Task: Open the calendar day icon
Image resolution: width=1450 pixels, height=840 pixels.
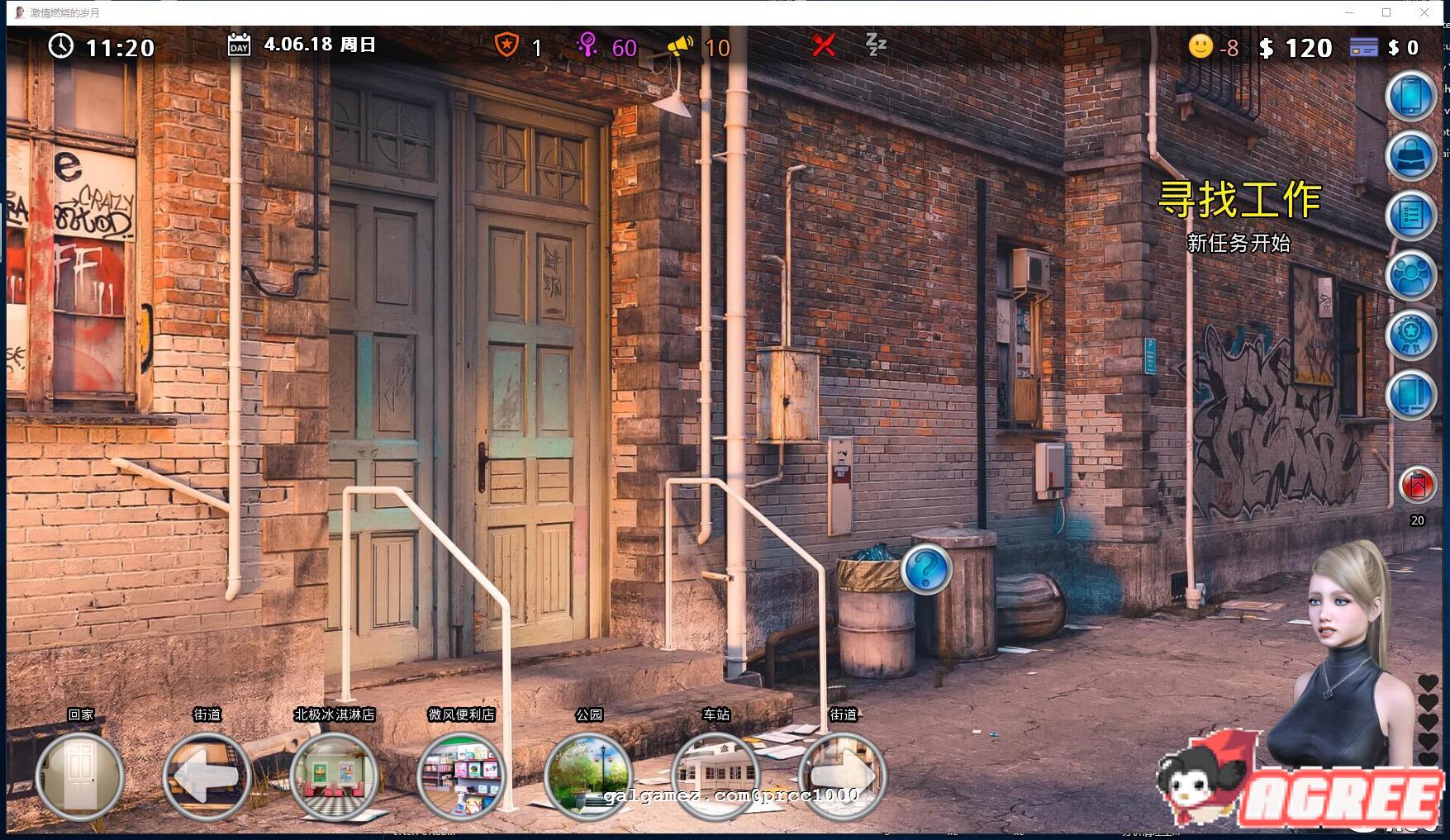Action: point(239,45)
